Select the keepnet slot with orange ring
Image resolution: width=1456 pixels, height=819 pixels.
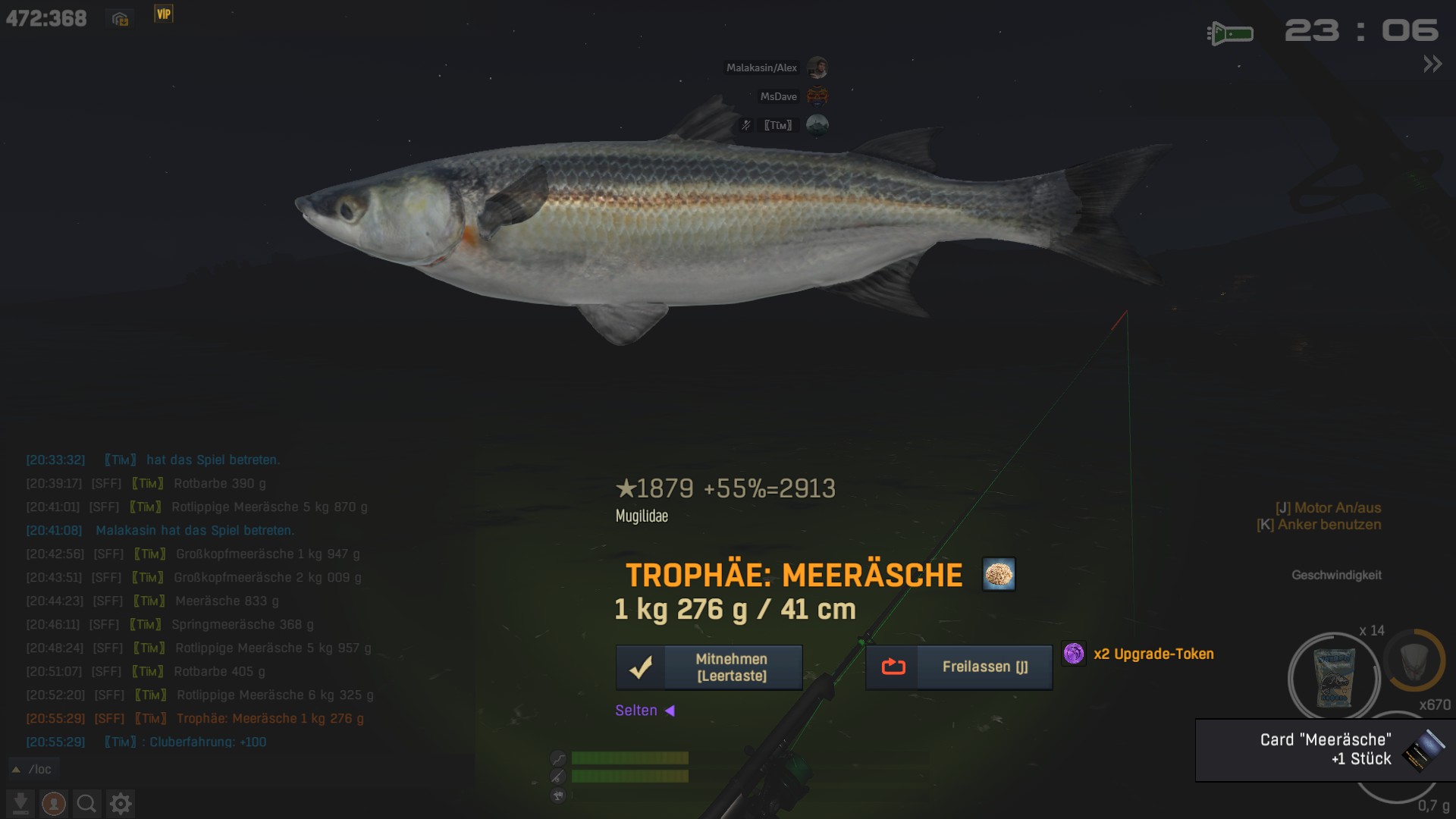pos(1414,661)
